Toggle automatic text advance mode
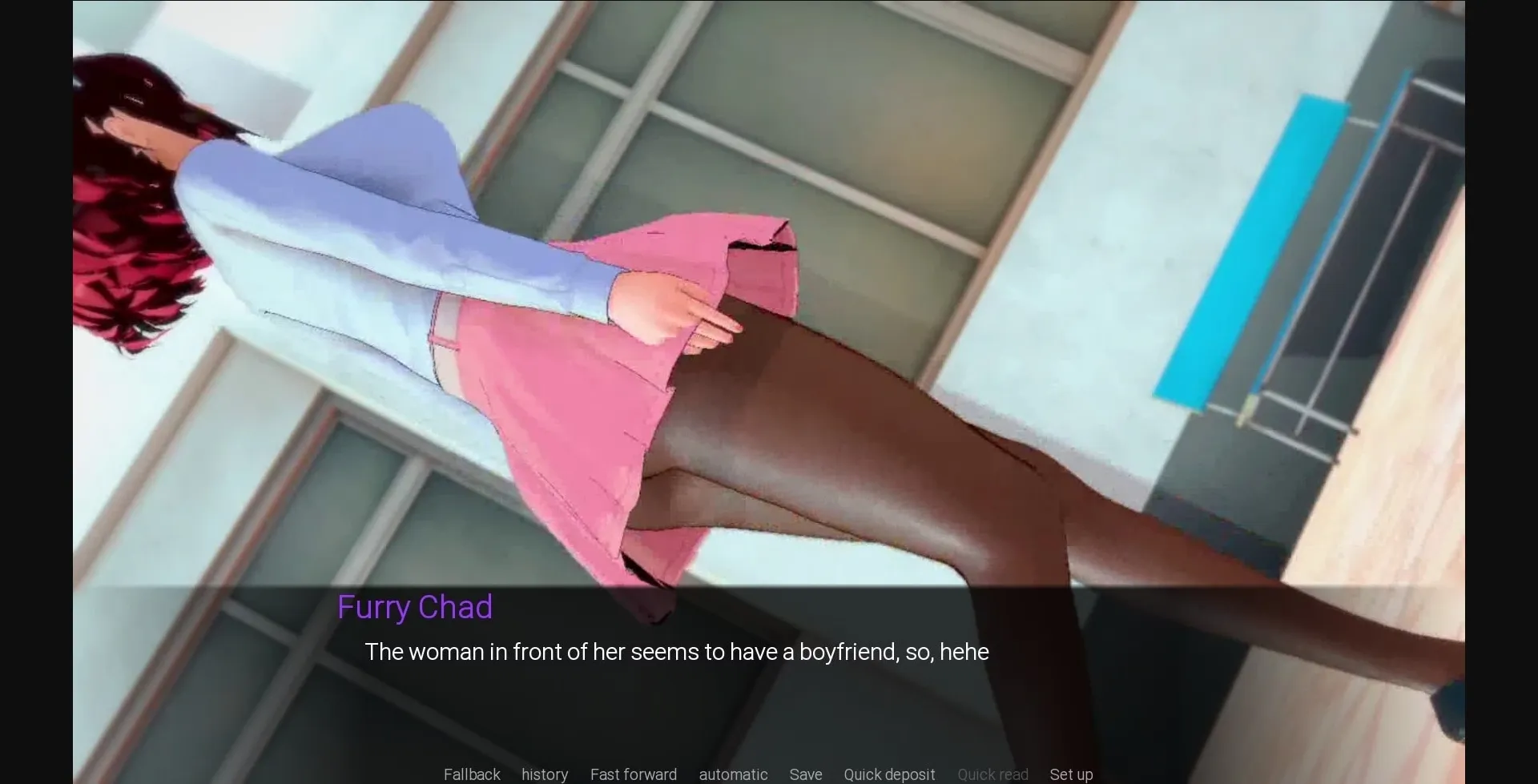The width and height of the screenshot is (1538, 784). tap(732, 774)
